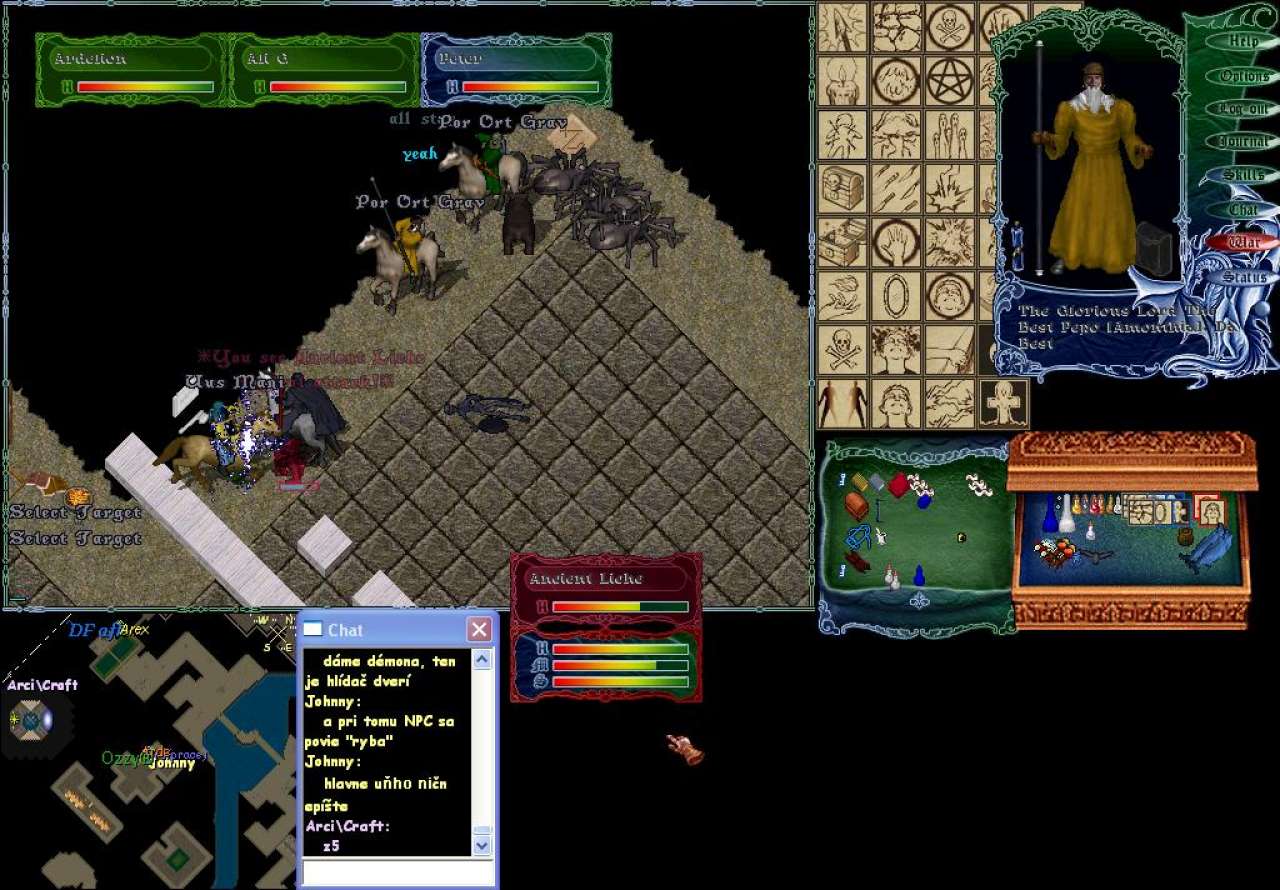Show the character Status window
The width and height of the screenshot is (1280, 890).
[x=1243, y=277]
